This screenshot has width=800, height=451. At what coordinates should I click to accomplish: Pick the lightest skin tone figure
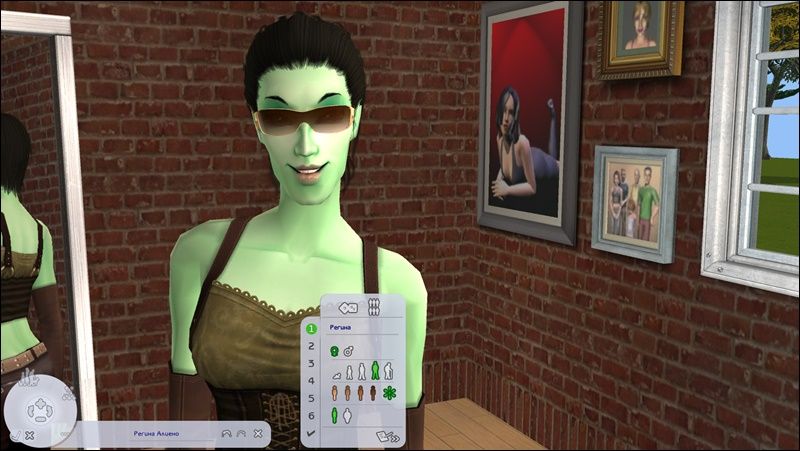point(334,393)
